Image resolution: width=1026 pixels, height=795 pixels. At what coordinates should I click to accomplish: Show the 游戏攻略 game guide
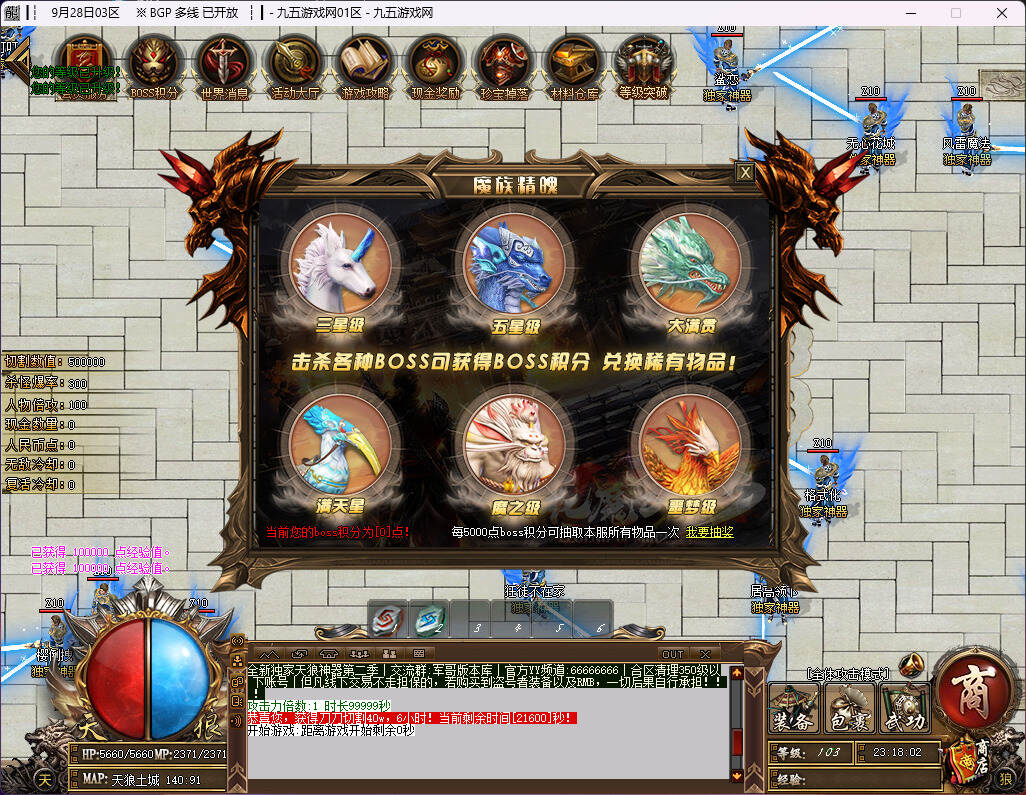365,67
